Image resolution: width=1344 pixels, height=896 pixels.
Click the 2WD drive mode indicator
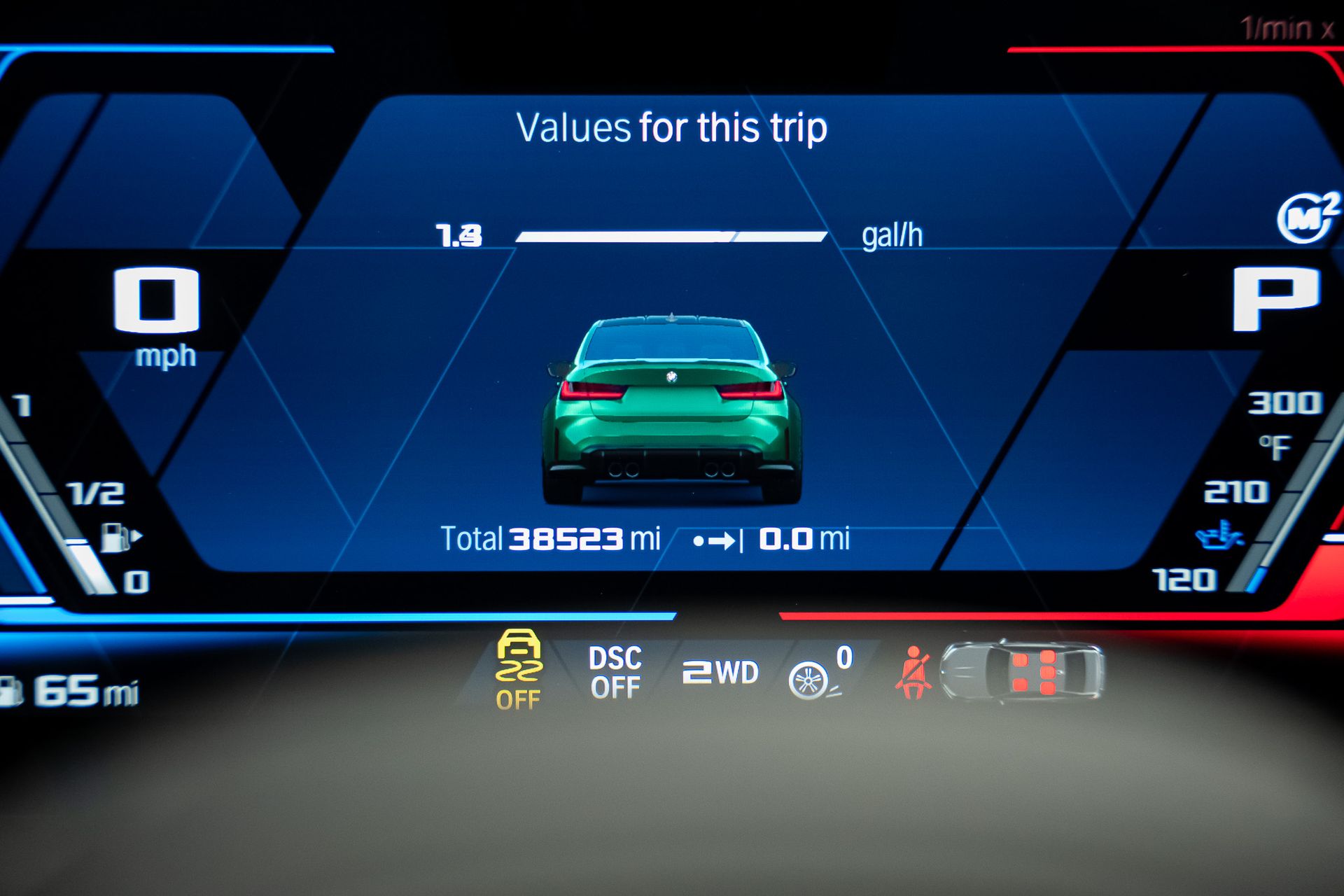(x=720, y=673)
